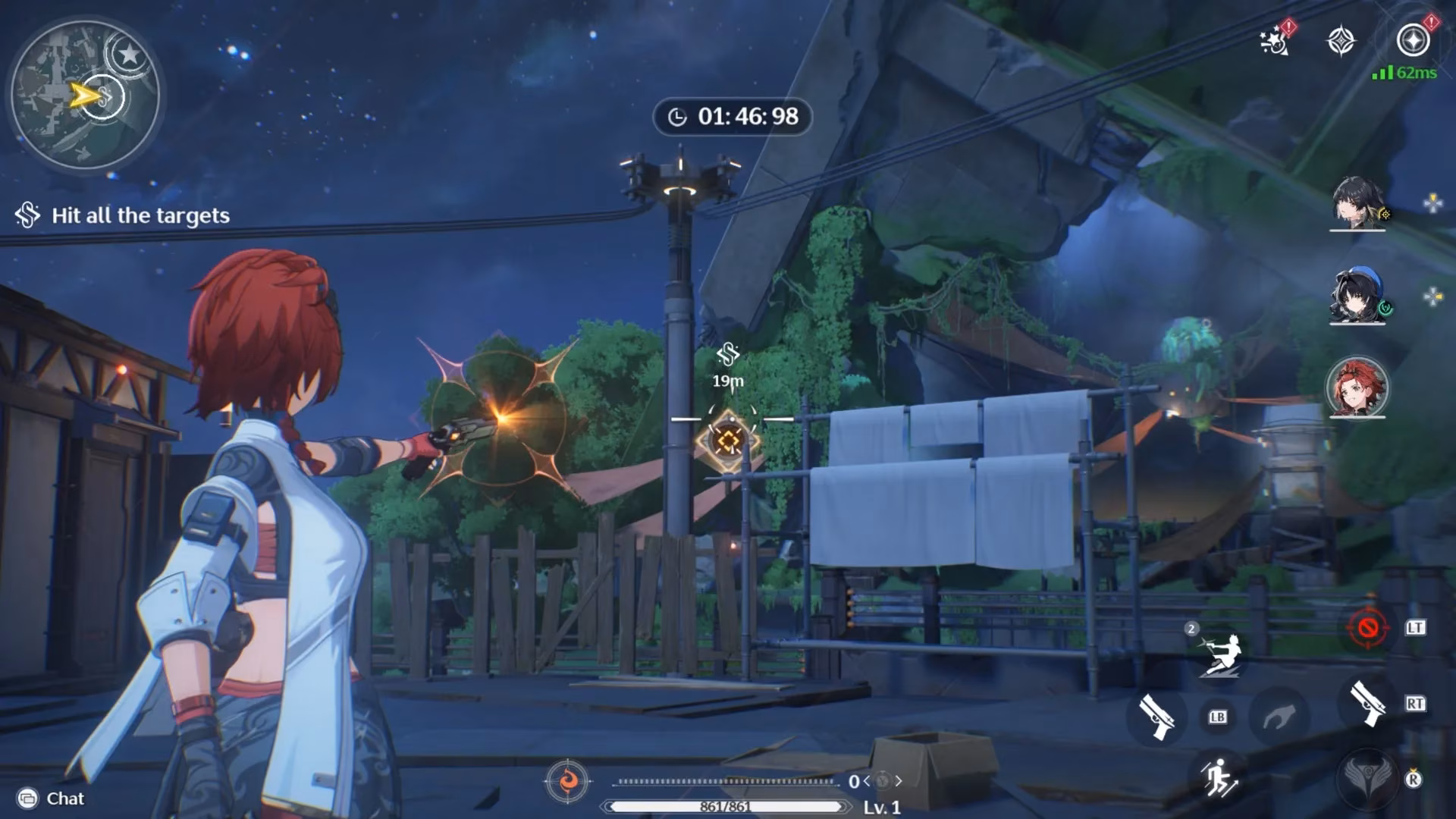1456x819 pixels.
Task: Switch to the dark-haired top party member
Action: [1357, 202]
